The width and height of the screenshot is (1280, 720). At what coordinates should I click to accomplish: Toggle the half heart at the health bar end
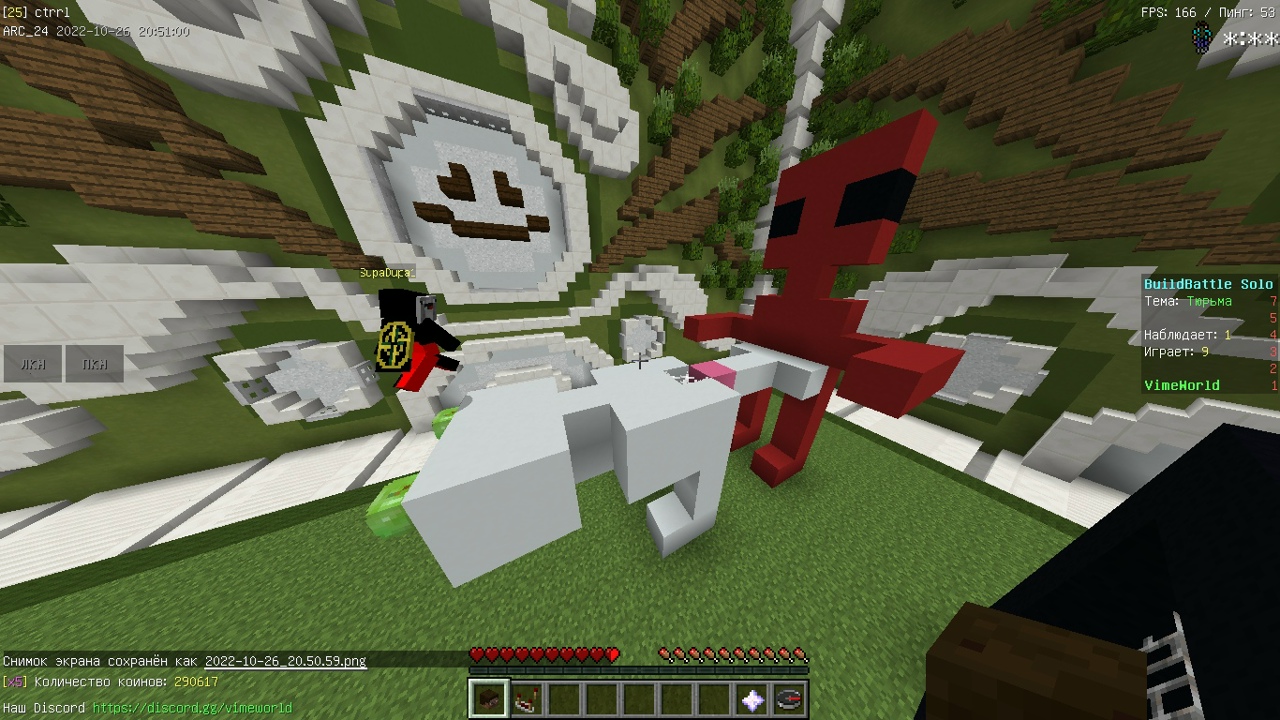coord(612,654)
